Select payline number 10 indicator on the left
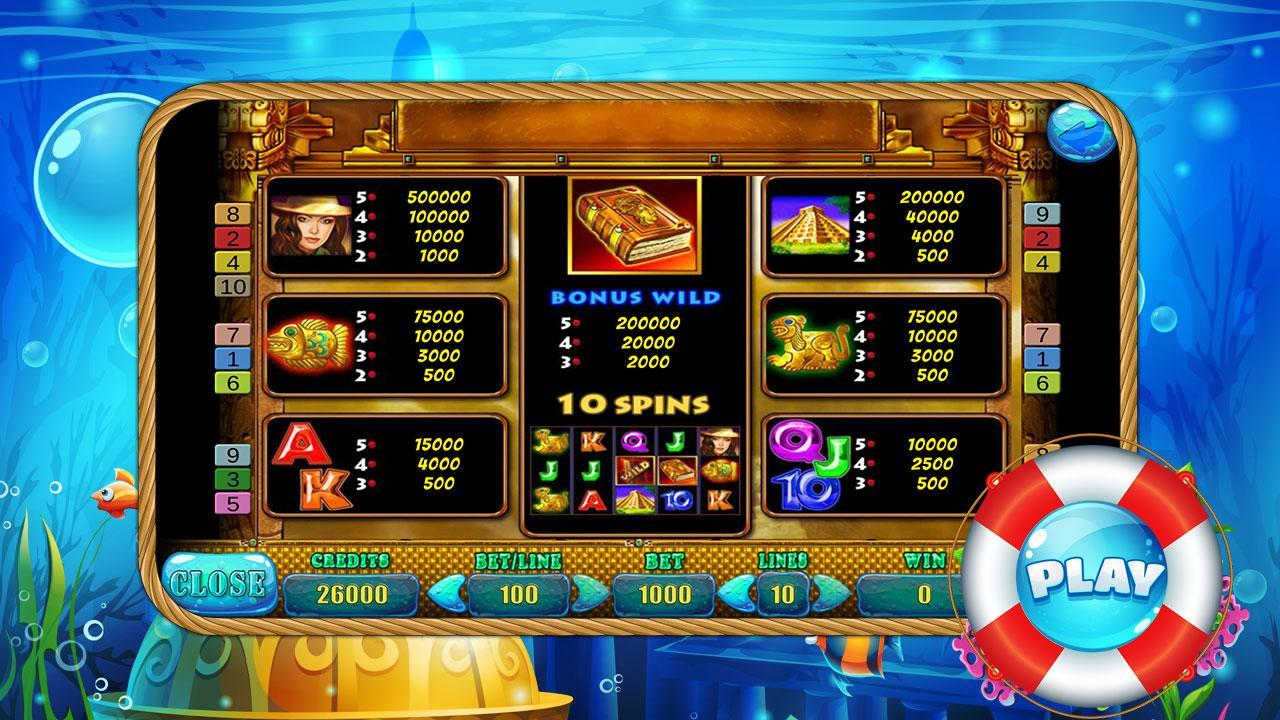This screenshot has height=720, width=1280. coord(232,284)
